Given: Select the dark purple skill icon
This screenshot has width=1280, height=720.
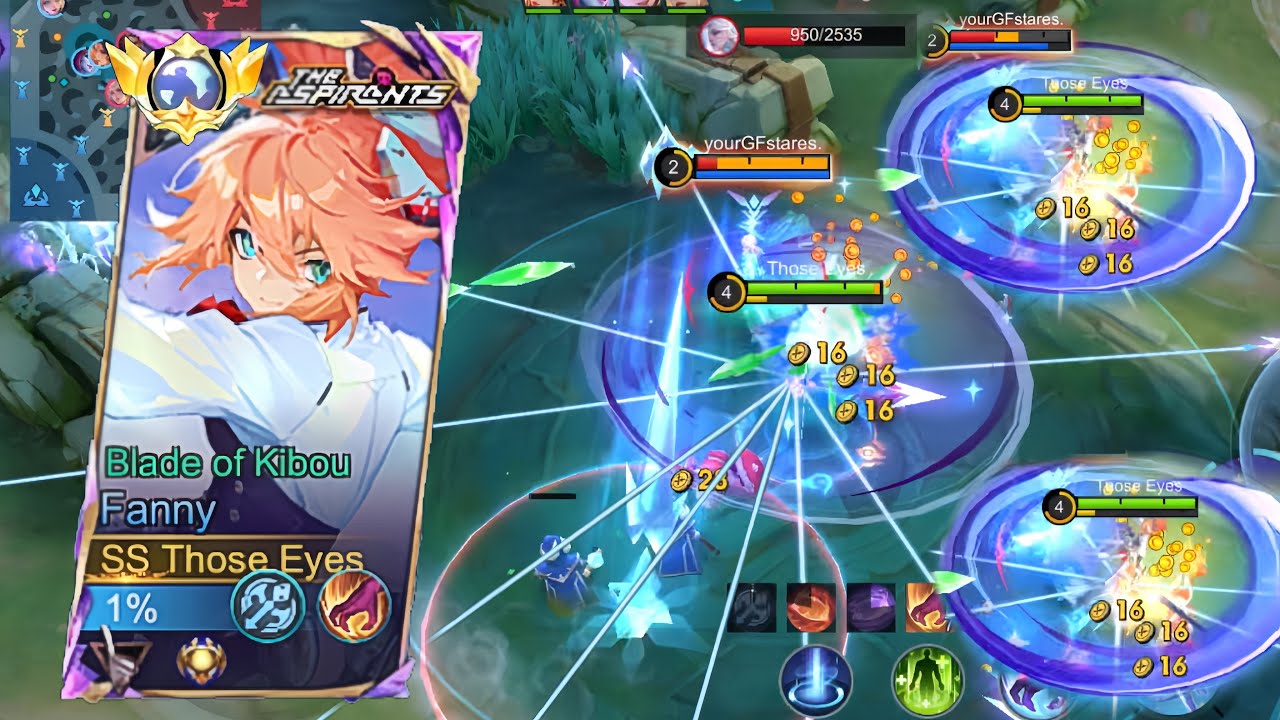Looking at the screenshot, I should (871, 607).
